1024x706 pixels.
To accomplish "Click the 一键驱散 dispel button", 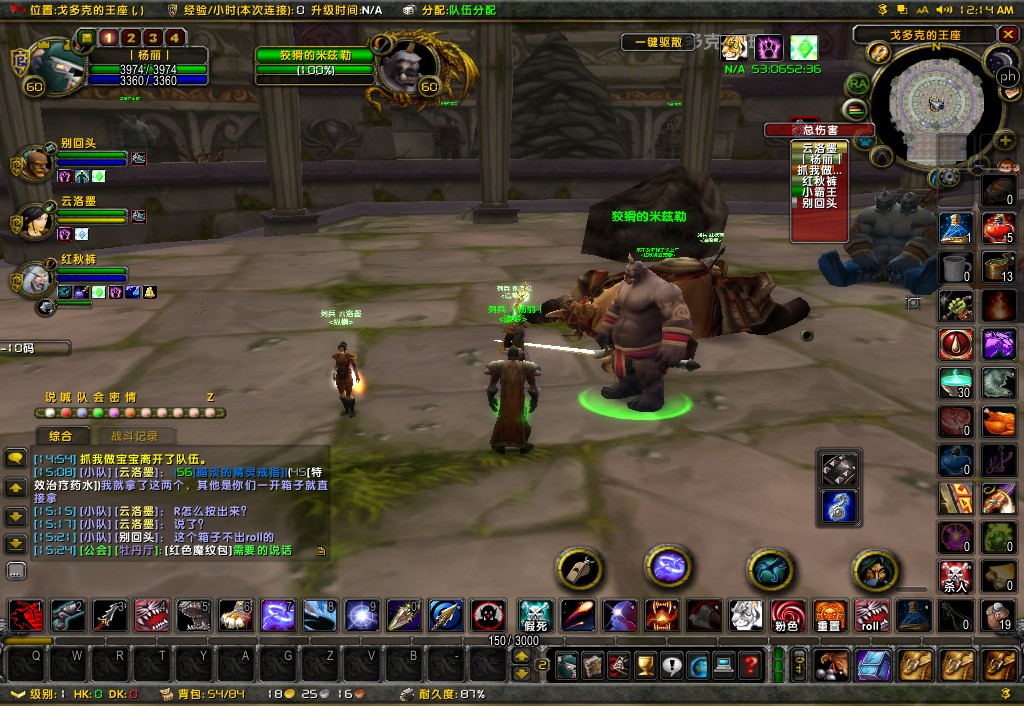I will point(657,42).
